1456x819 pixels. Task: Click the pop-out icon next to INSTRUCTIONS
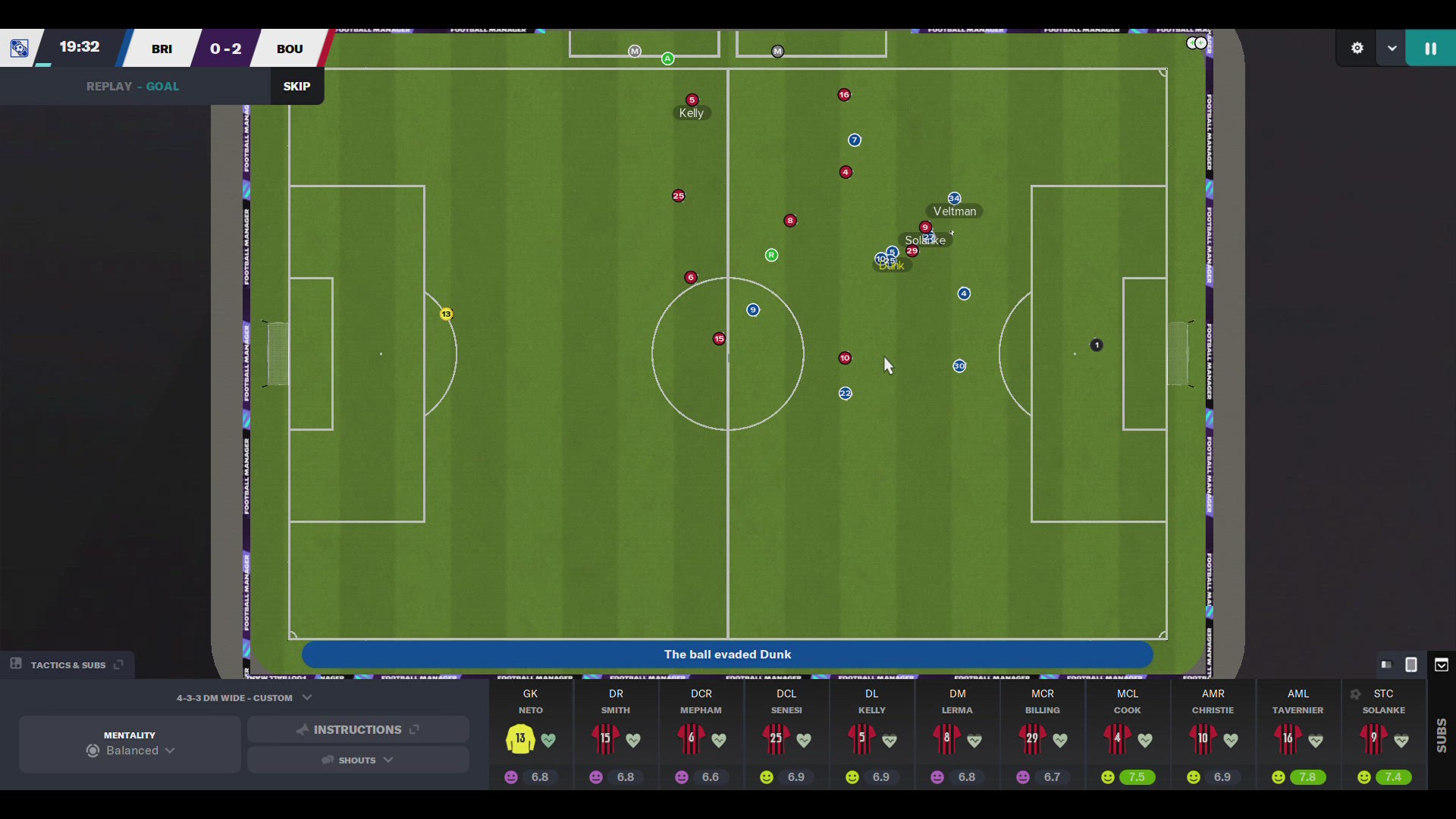(414, 730)
